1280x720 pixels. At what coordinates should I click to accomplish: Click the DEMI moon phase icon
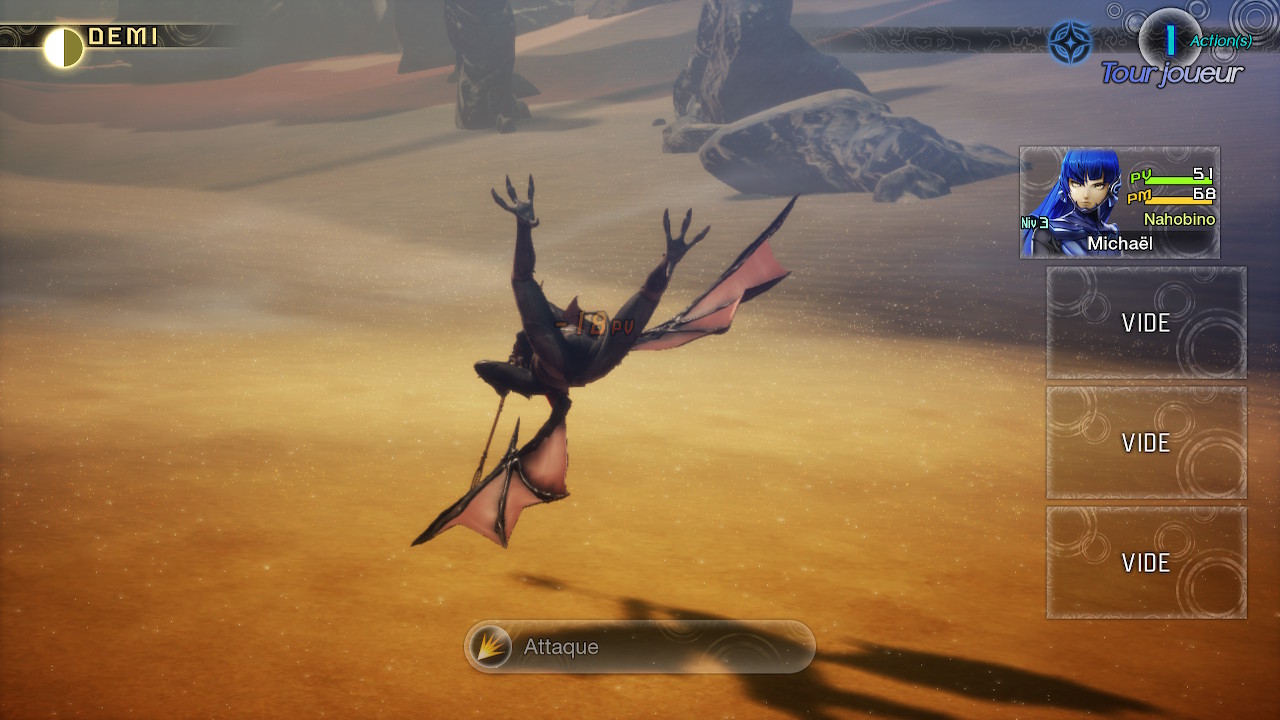pos(64,47)
